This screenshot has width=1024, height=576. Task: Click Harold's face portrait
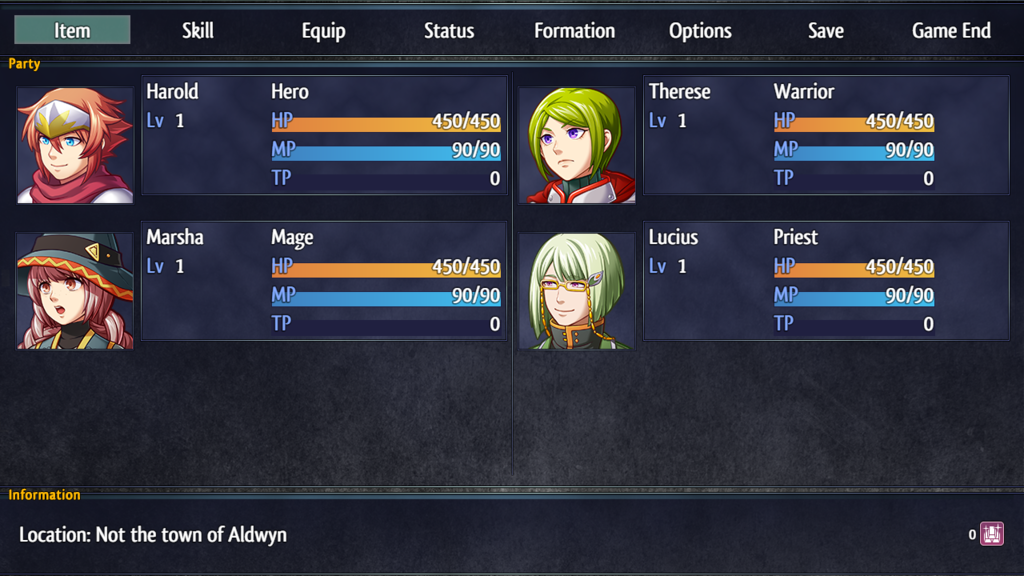pyautogui.click(x=75, y=145)
